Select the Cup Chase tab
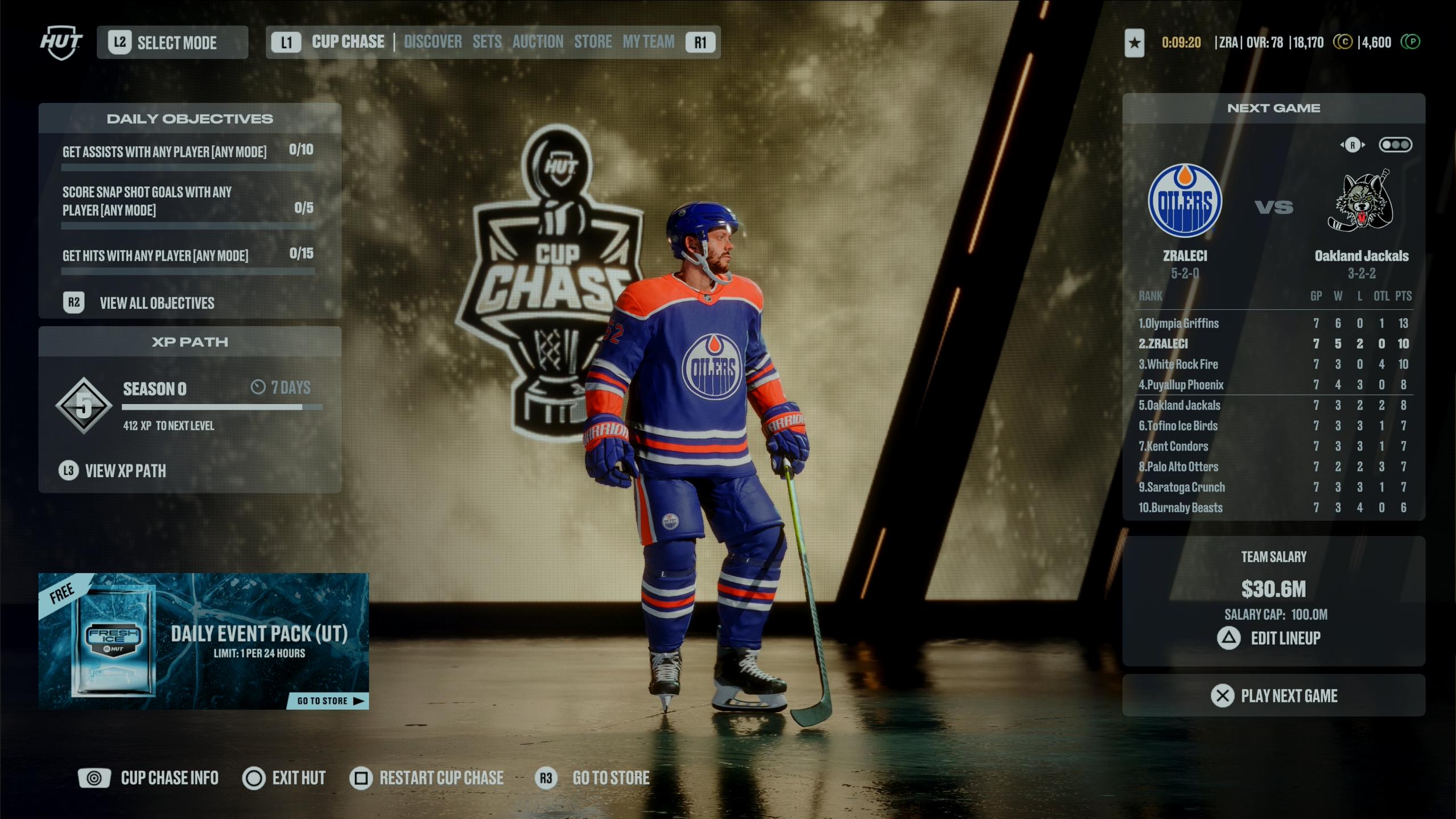Screen dimensions: 1456x819 pyautogui.click(x=348, y=42)
